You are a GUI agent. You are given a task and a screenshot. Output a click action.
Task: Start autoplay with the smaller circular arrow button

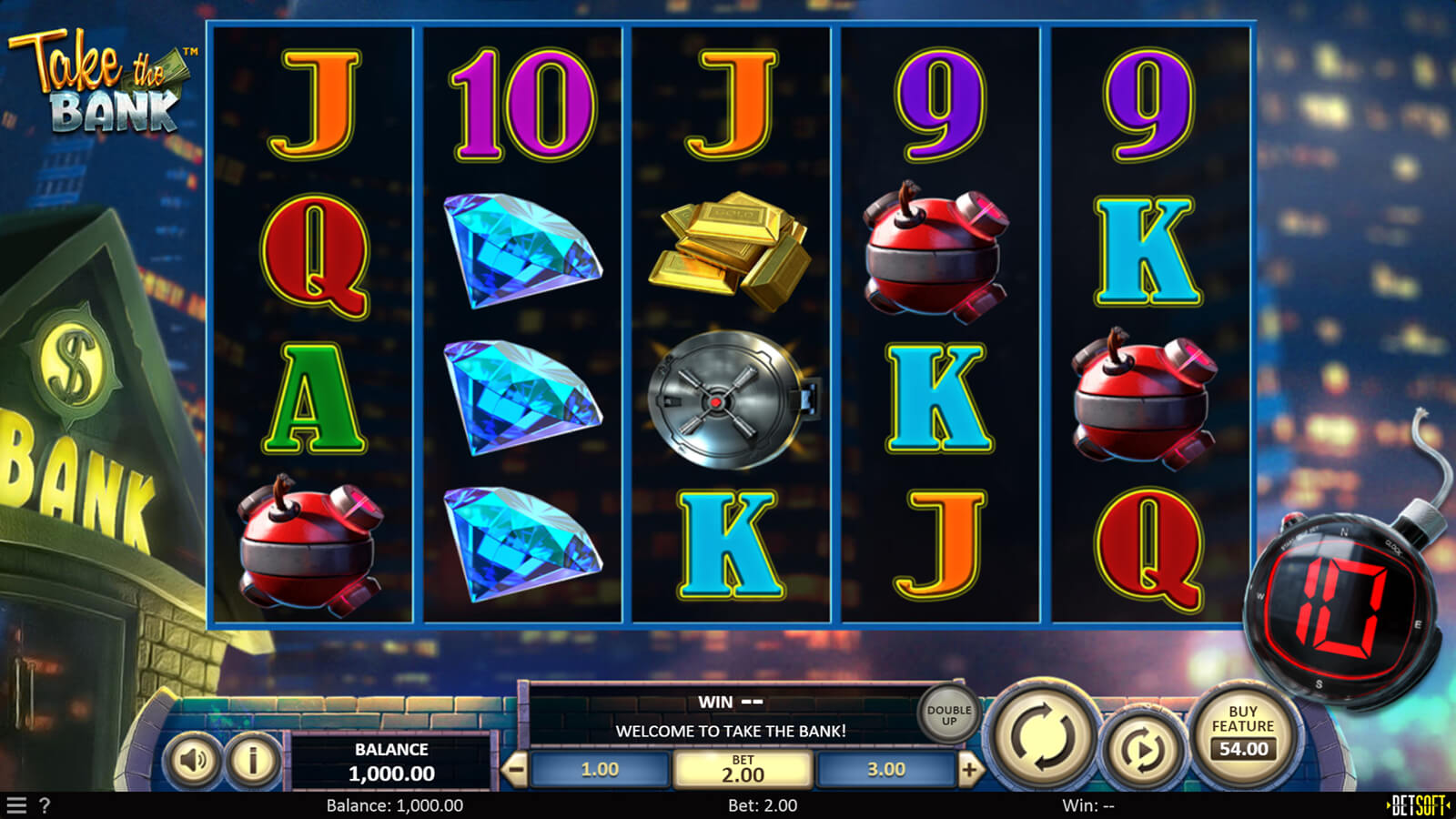pos(1141,749)
